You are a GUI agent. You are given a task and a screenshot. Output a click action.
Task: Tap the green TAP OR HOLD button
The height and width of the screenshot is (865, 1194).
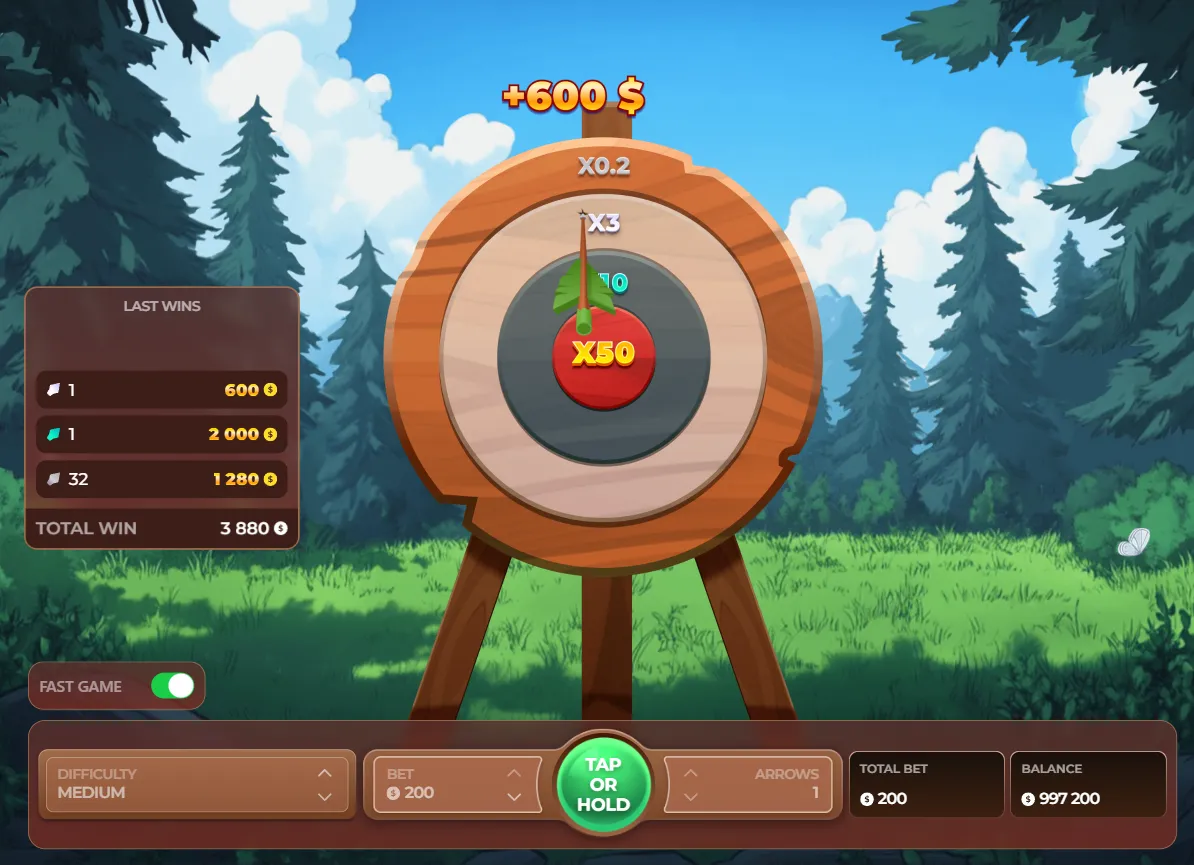point(603,784)
